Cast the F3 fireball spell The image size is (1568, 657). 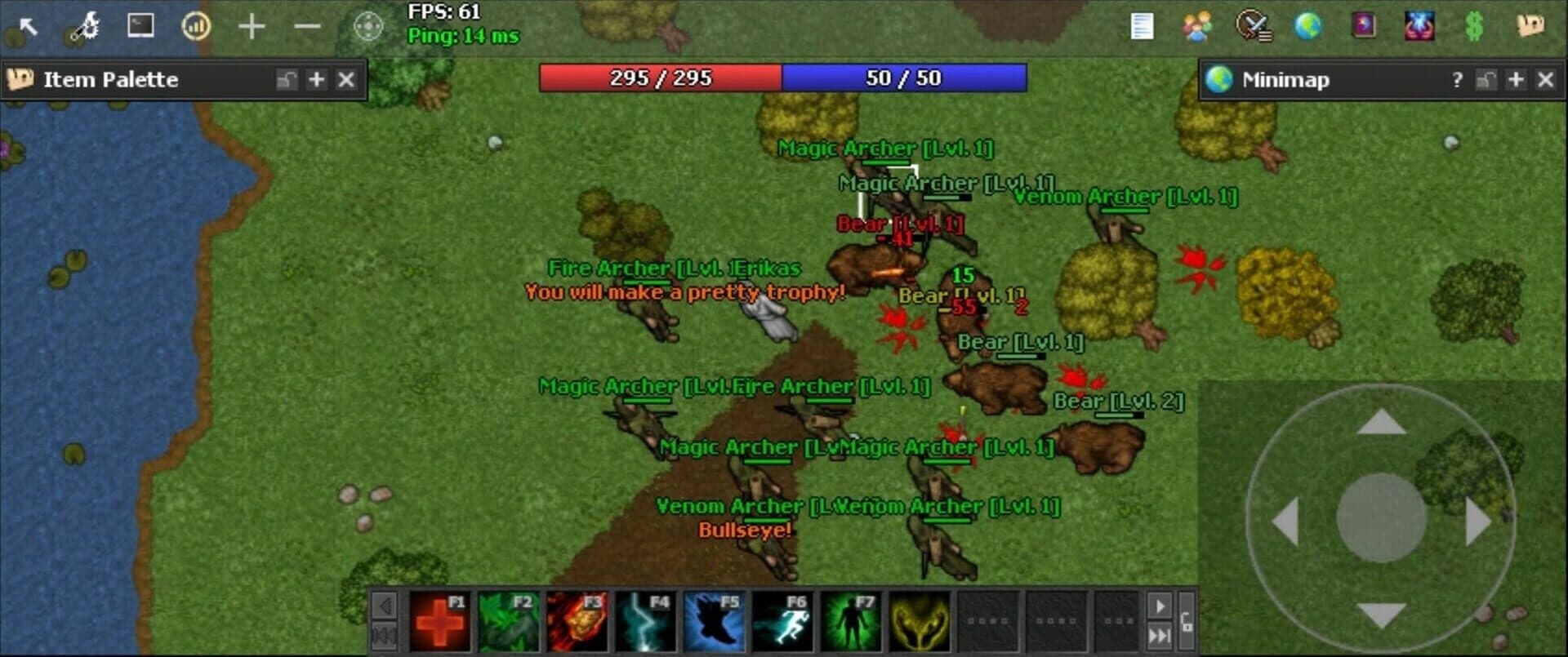[577, 622]
